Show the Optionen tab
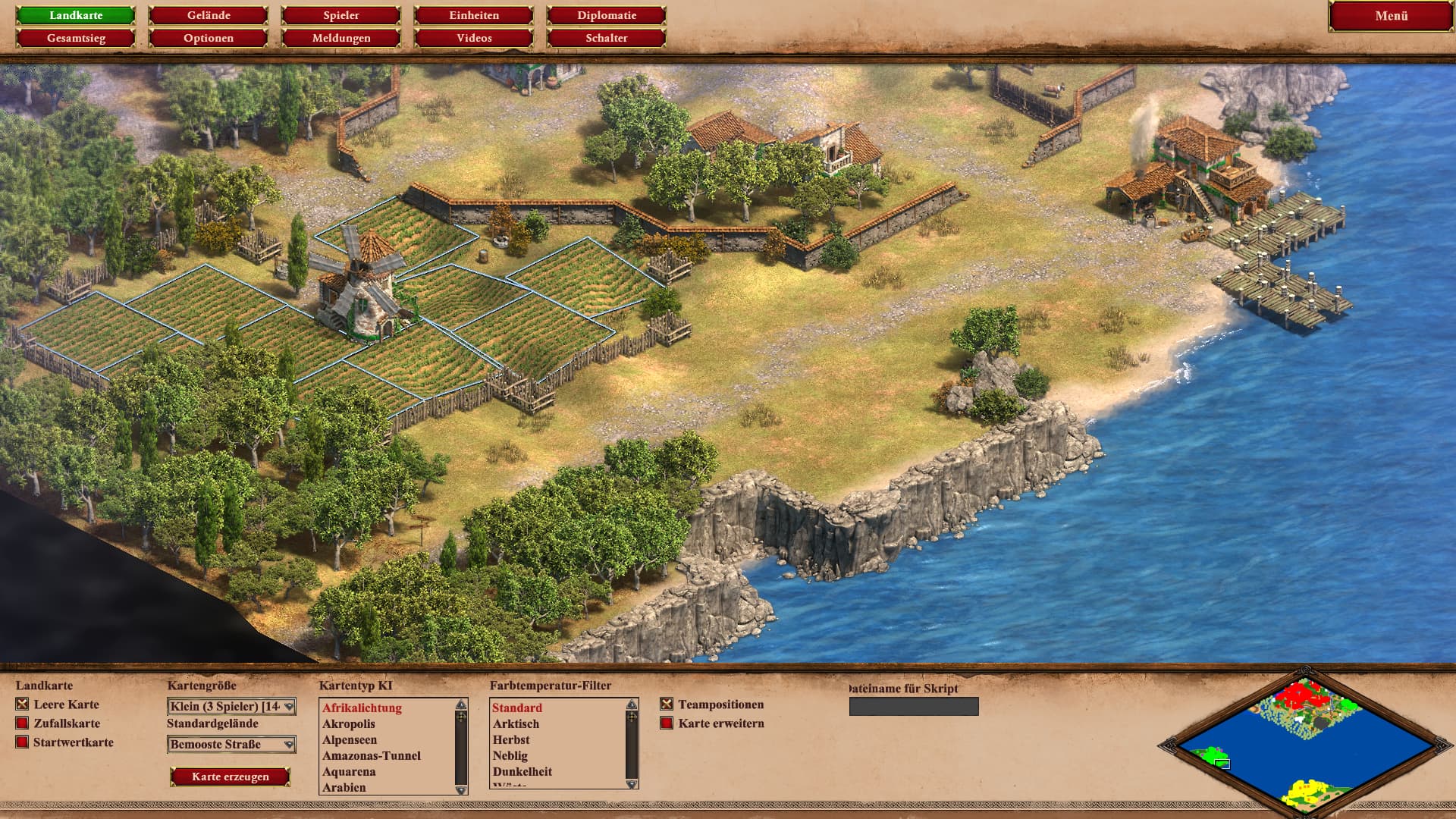 point(209,38)
